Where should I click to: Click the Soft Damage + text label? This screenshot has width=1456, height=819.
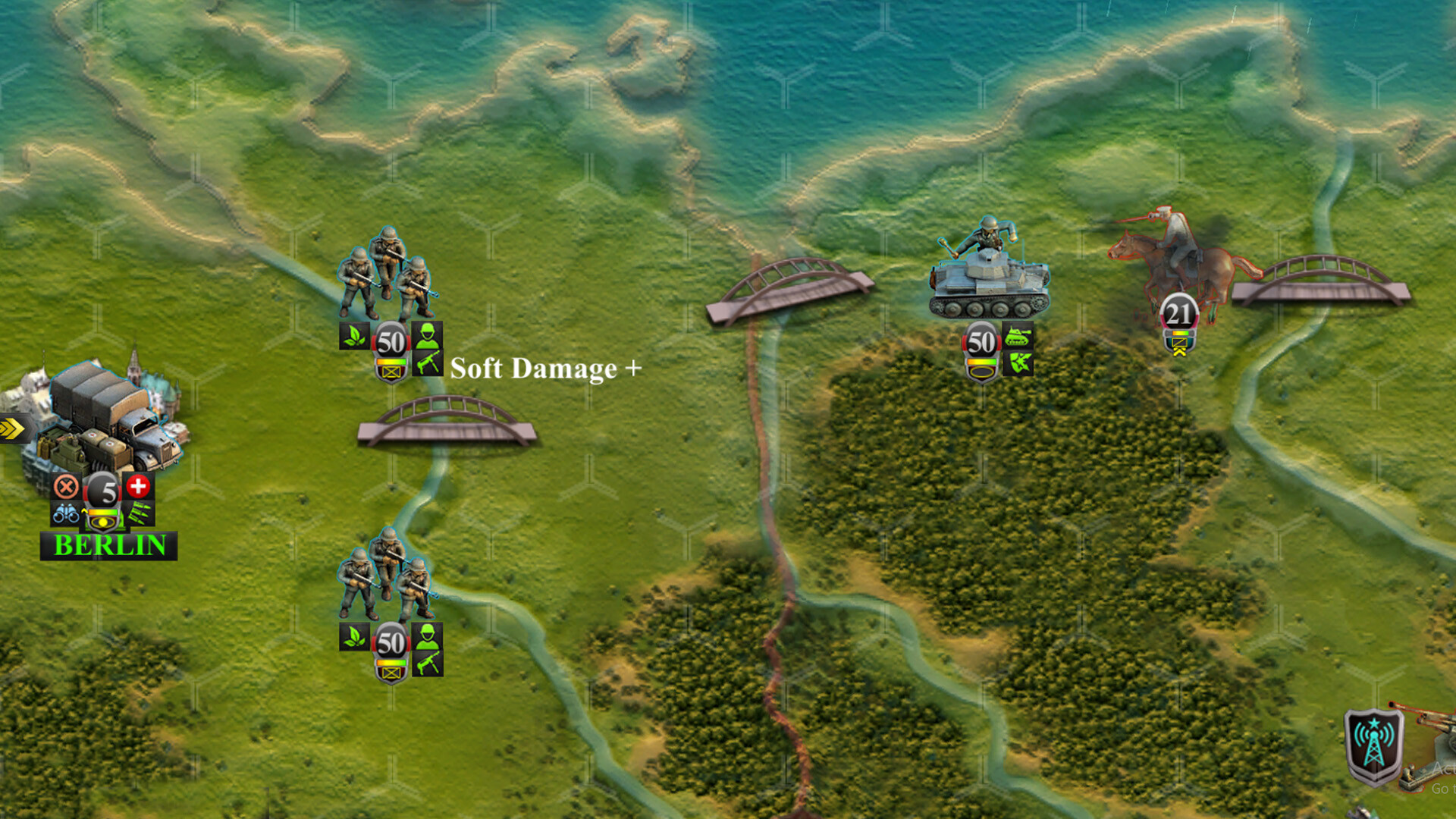544,369
